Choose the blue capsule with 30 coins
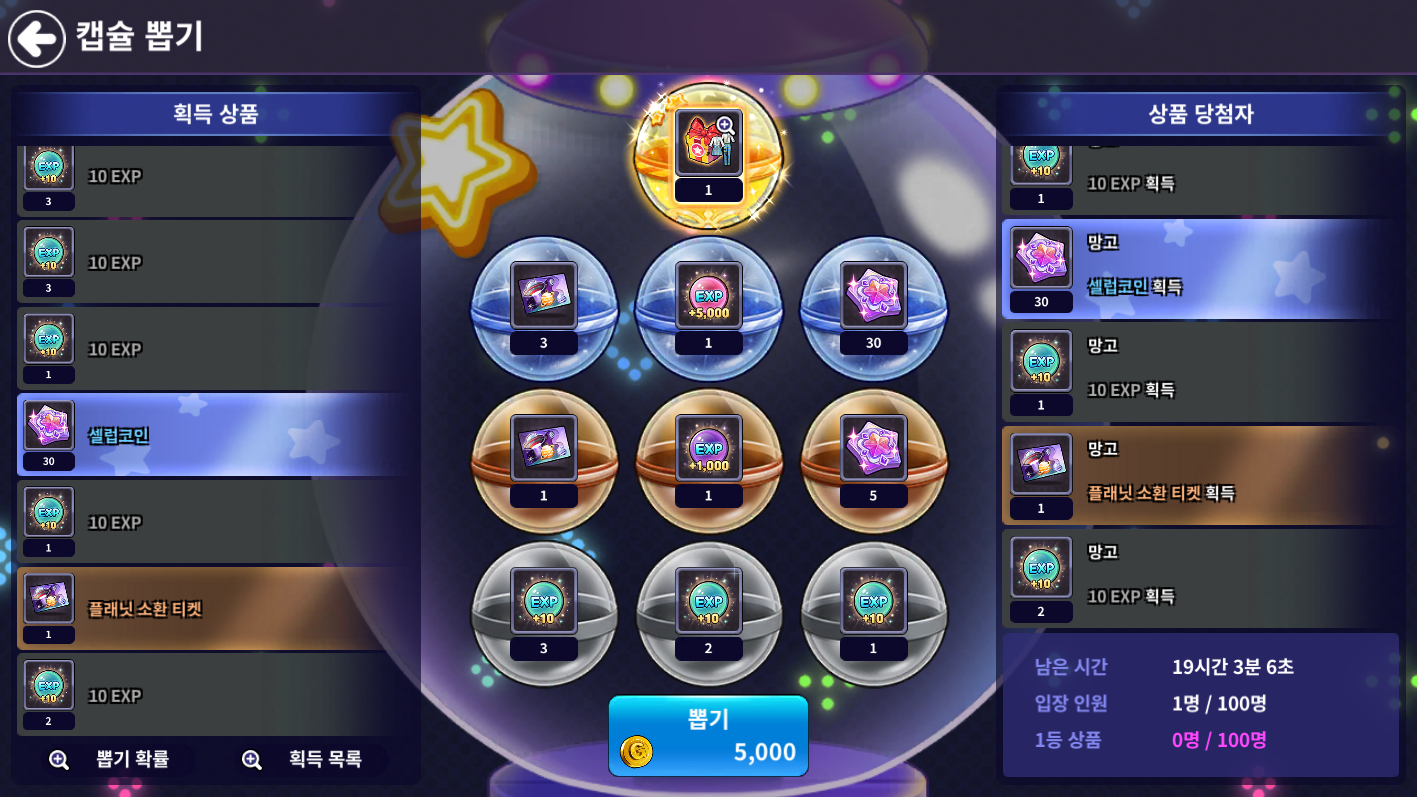Screen dimensions: 1417x797 pyautogui.click(x=874, y=306)
